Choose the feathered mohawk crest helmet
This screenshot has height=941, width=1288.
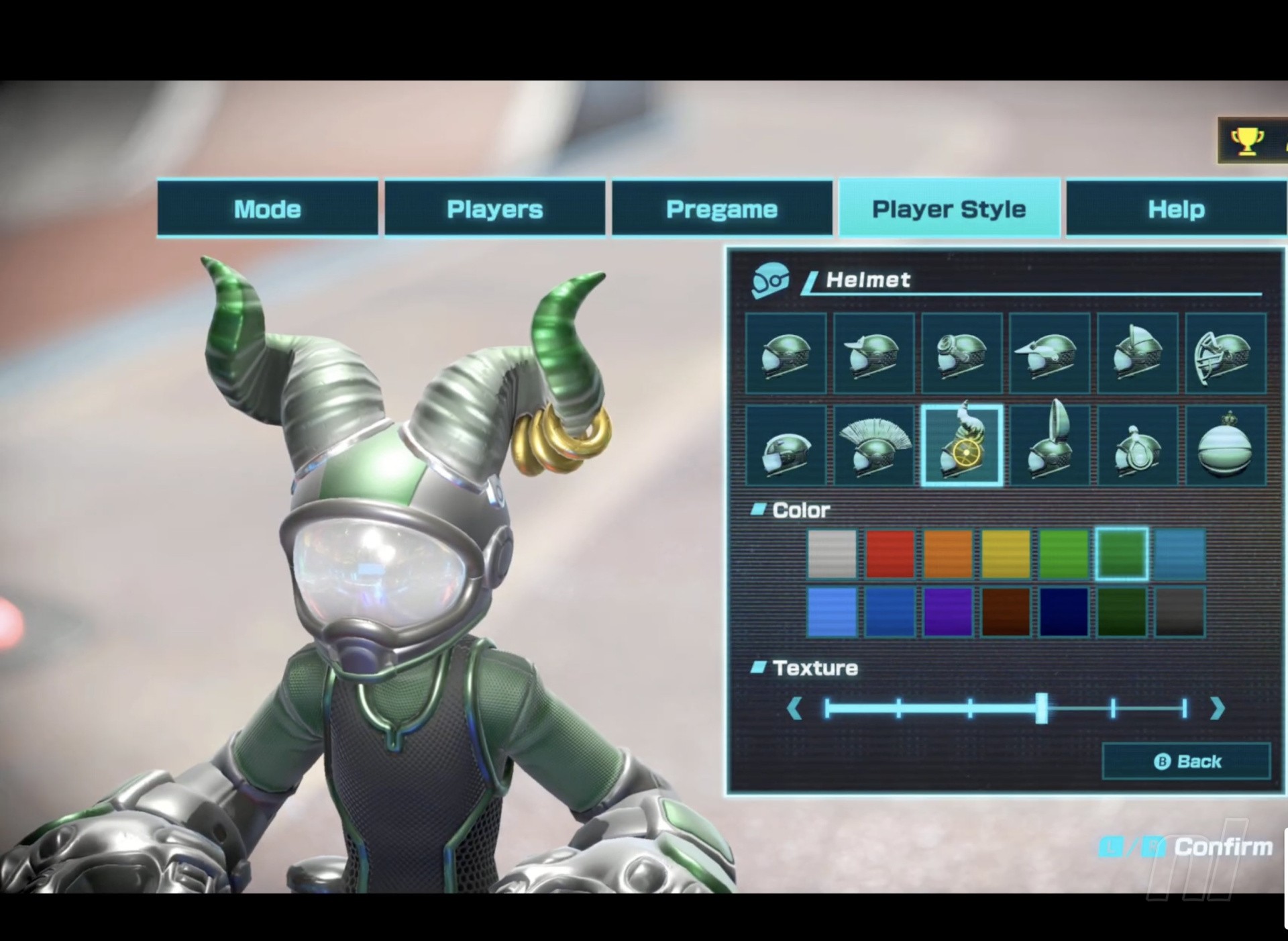(x=873, y=445)
